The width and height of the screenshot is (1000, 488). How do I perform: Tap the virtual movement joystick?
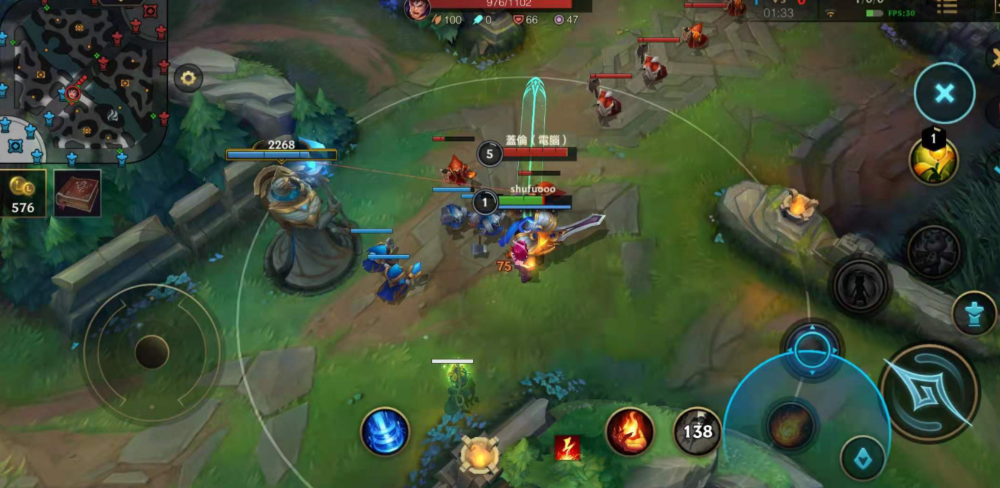tap(152, 352)
